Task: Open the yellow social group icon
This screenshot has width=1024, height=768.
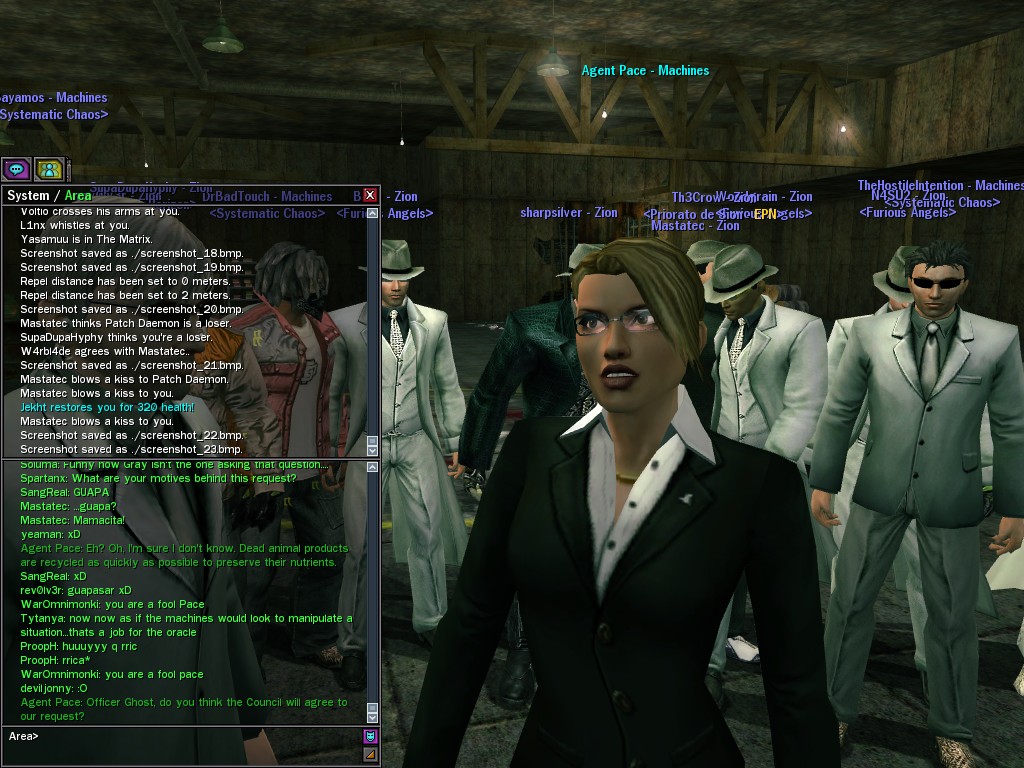Action: (x=49, y=169)
